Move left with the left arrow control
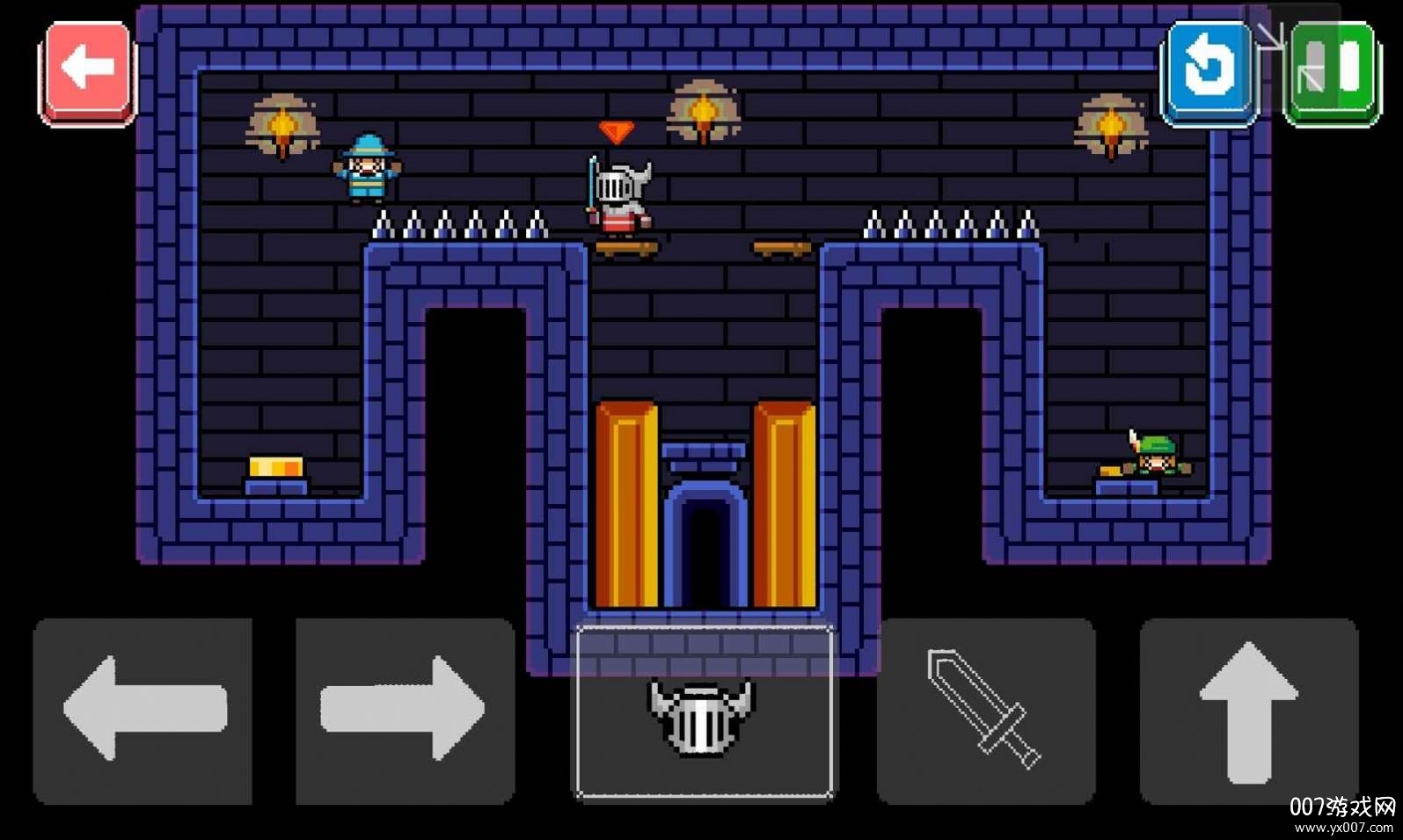 tap(142, 711)
